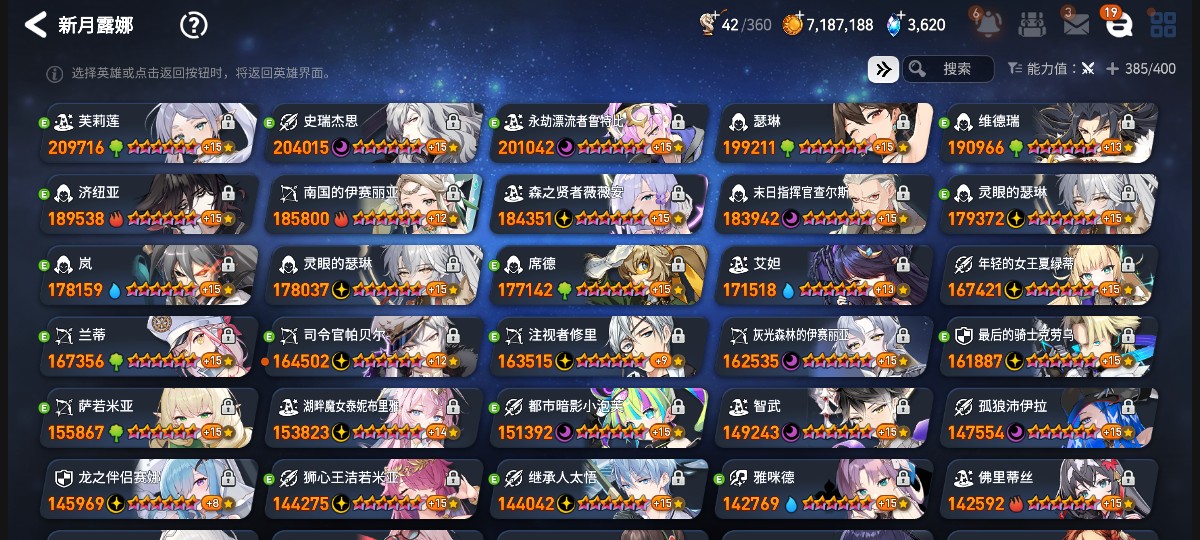Select hero 艾妲

[824, 276]
